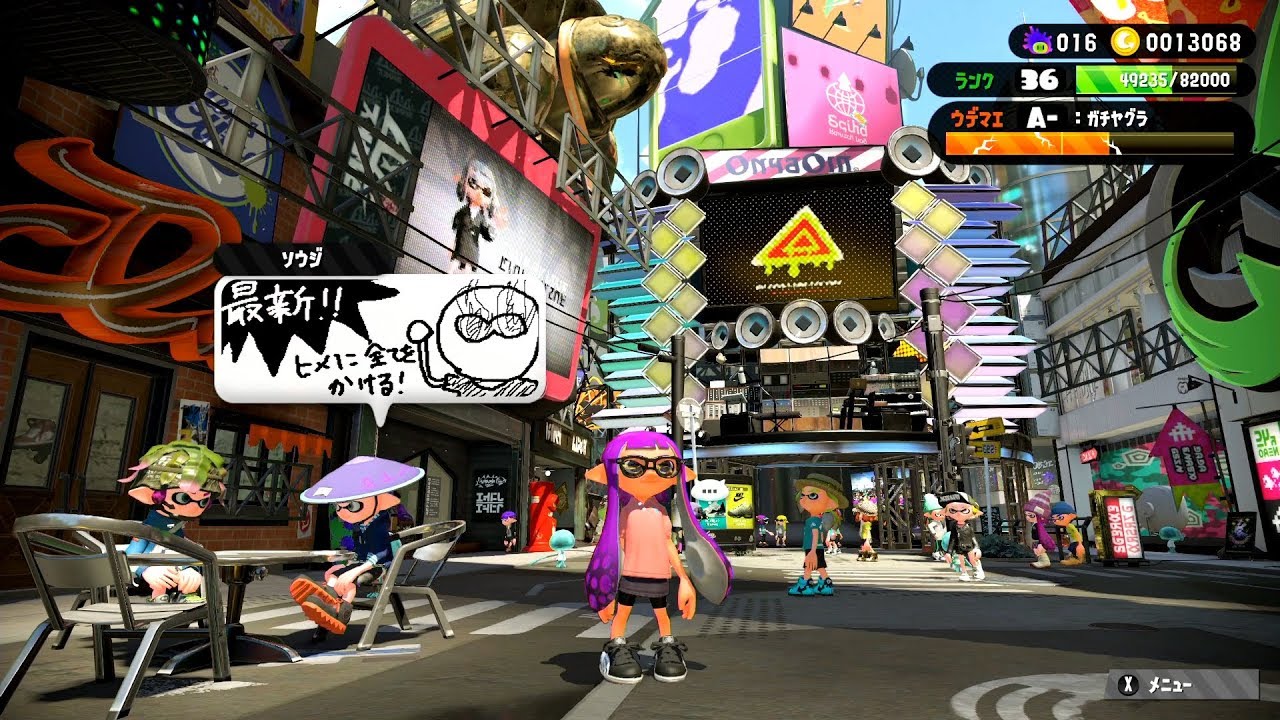1280x720 pixels.
Task: Click the green triangle logo on the stage screen
Action: coord(800,238)
